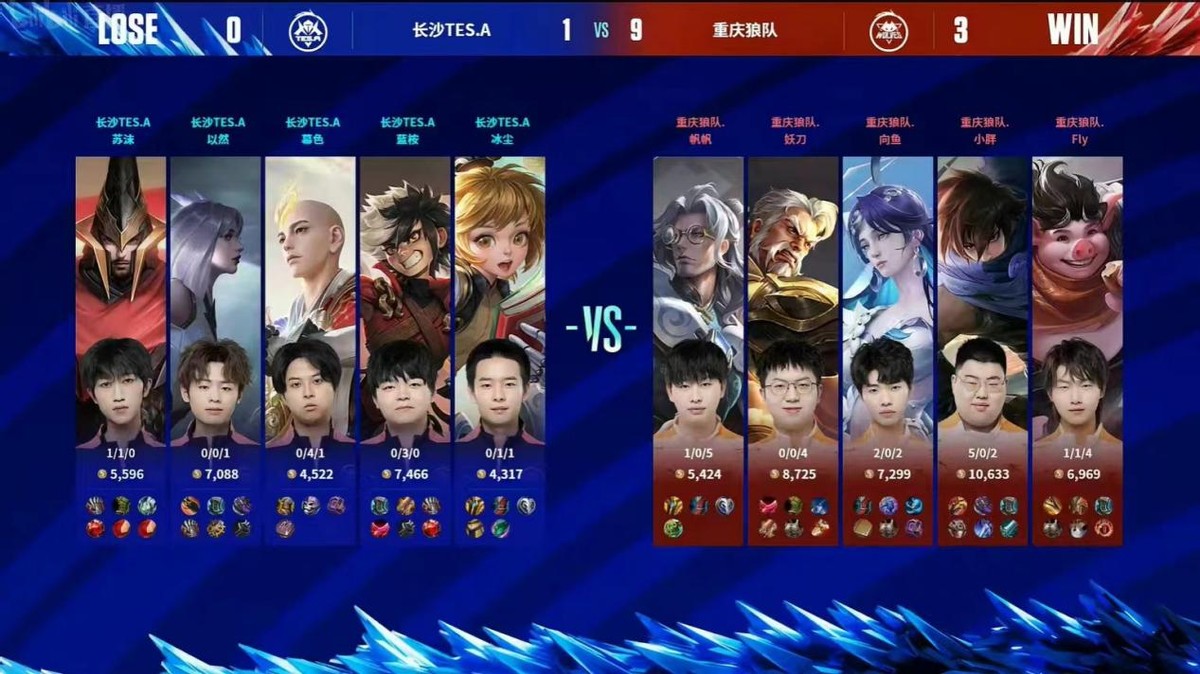Select 蓝桉's player card
The image size is (1200, 674).
405,300
